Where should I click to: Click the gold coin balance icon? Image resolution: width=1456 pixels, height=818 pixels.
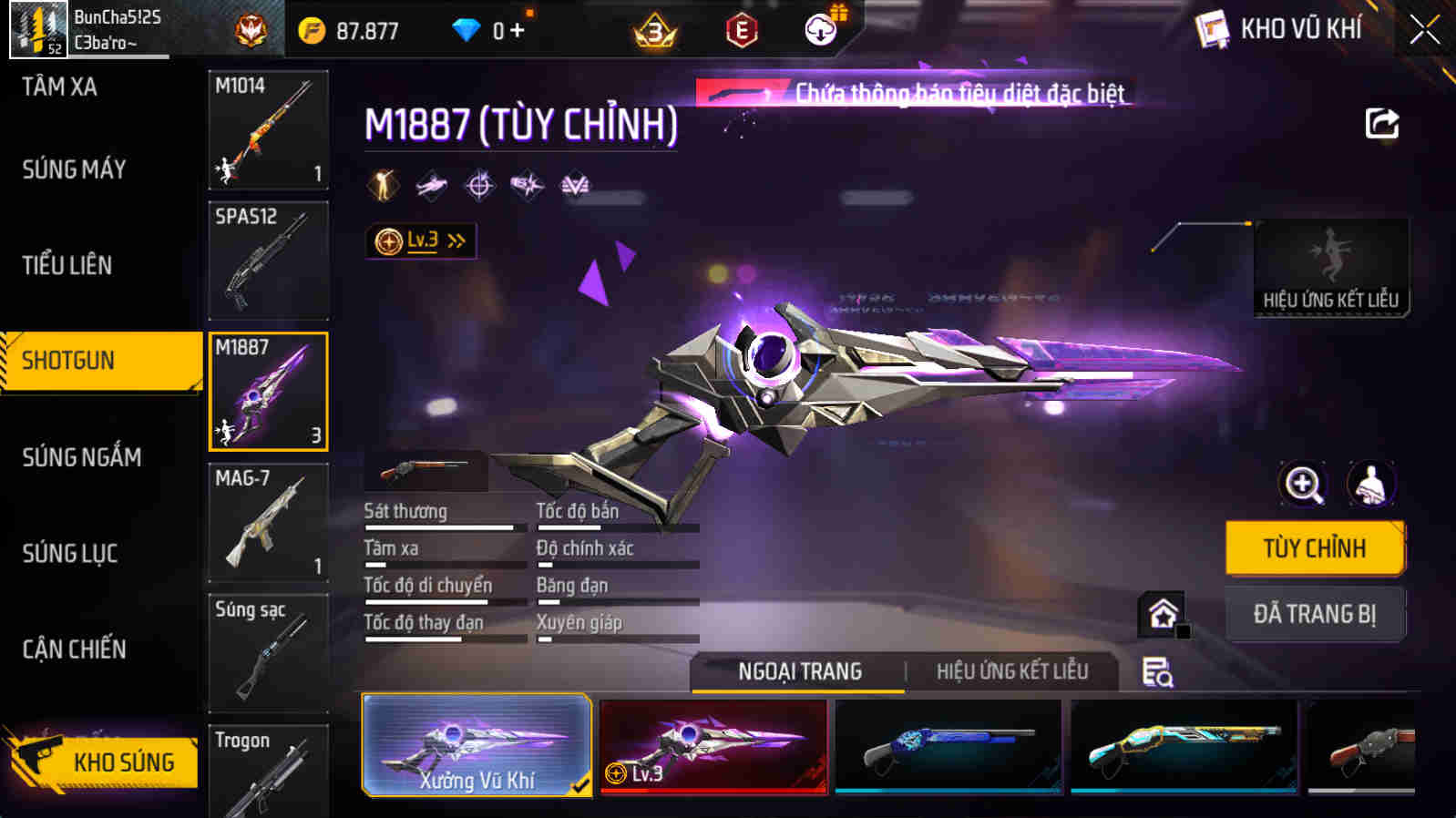(x=313, y=28)
